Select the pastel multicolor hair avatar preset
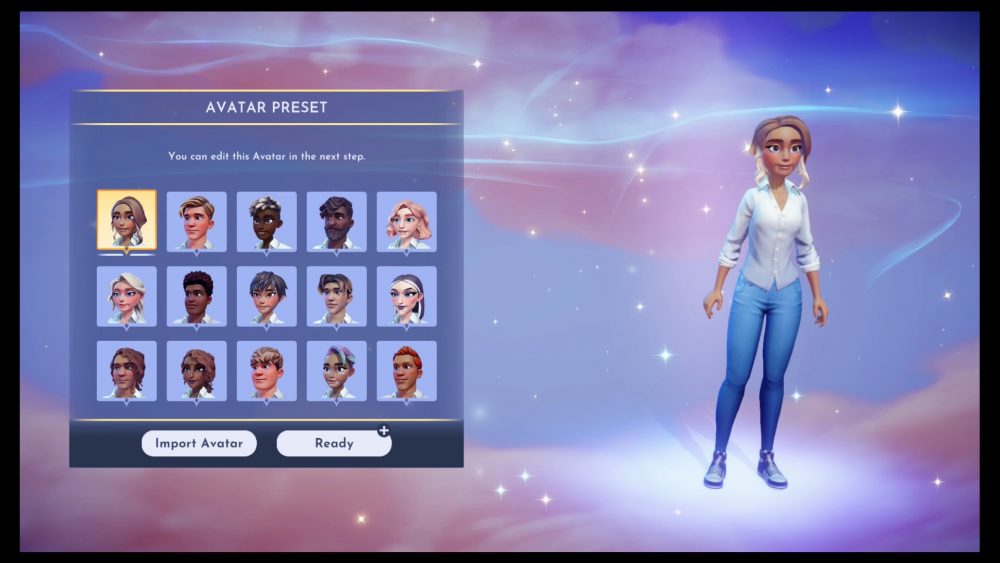Screen dimensions: 1000x563 pyautogui.click(x=336, y=370)
